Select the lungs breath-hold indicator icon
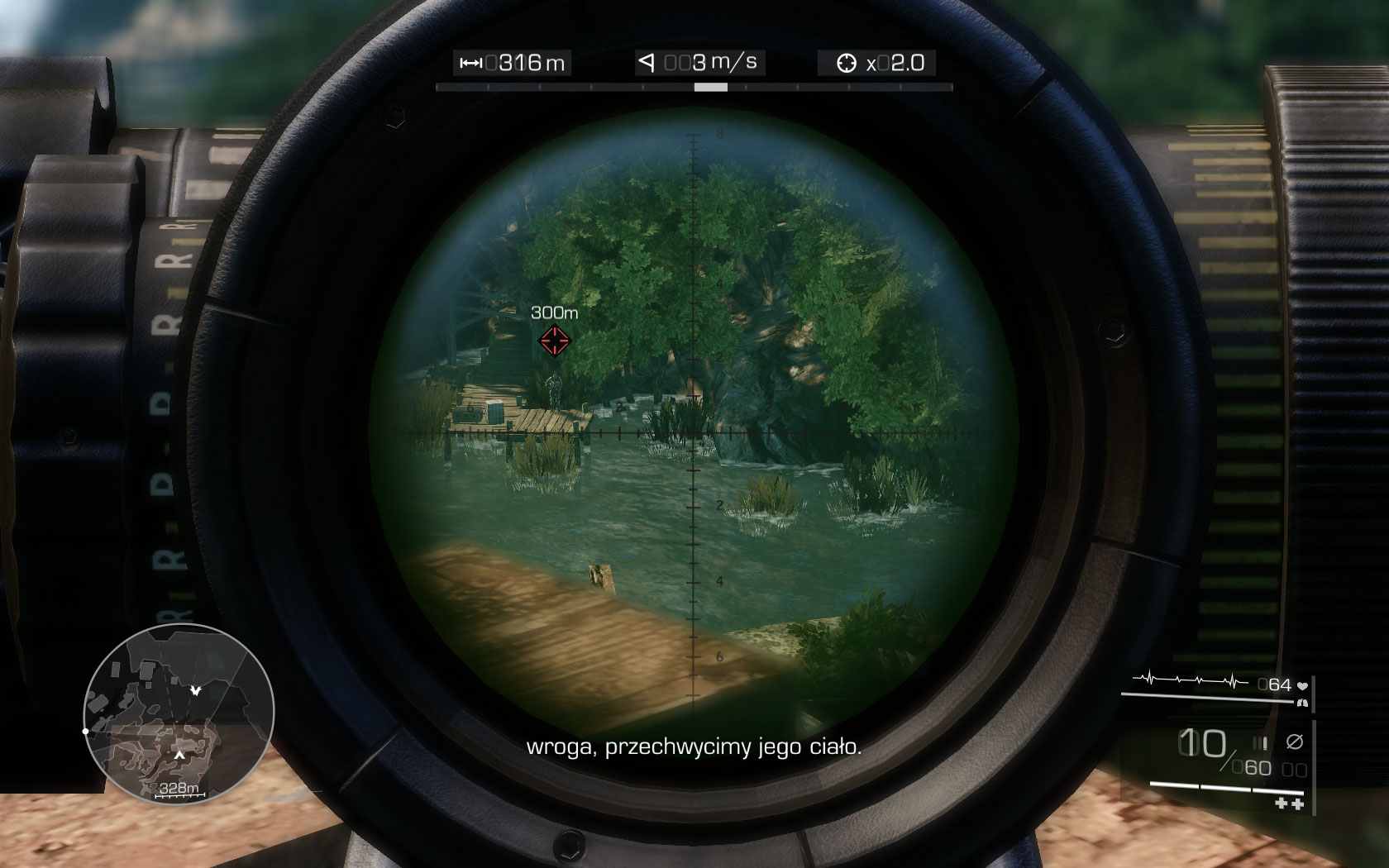The image size is (1389, 868). point(1302,703)
